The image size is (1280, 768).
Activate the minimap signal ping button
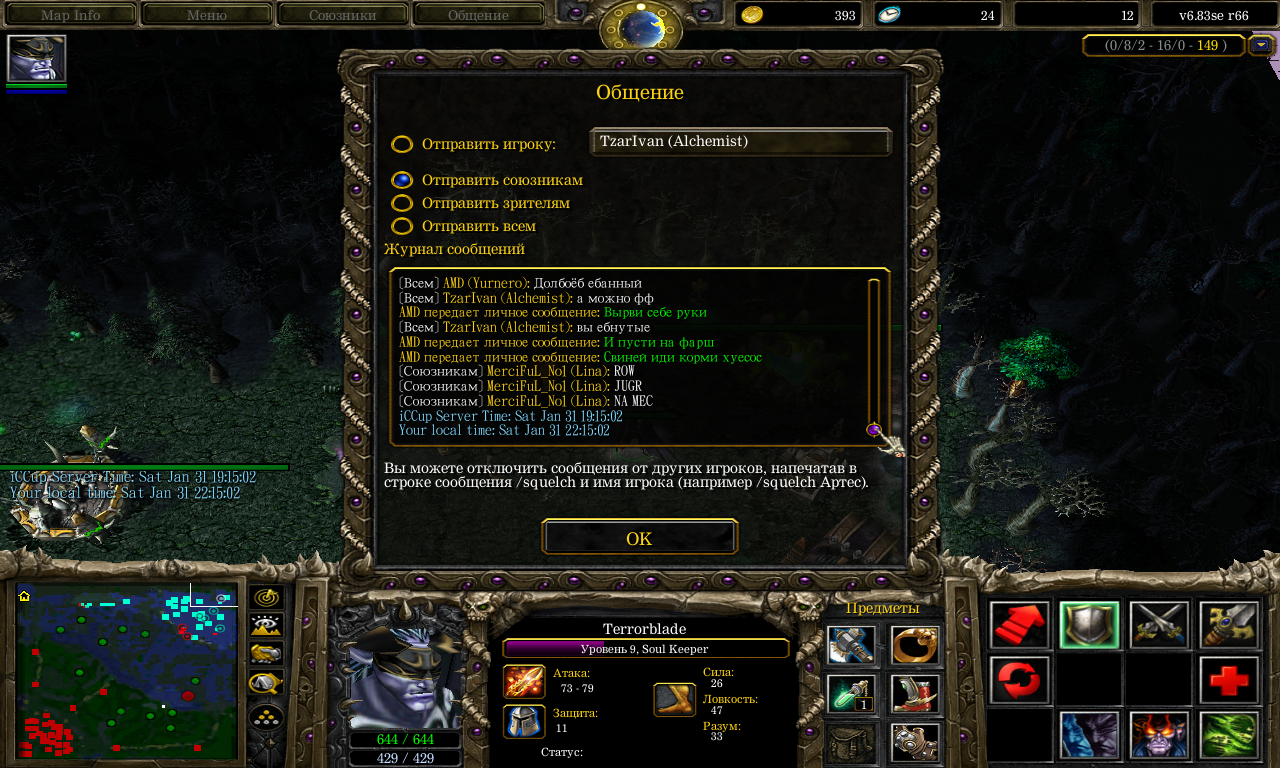267,598
